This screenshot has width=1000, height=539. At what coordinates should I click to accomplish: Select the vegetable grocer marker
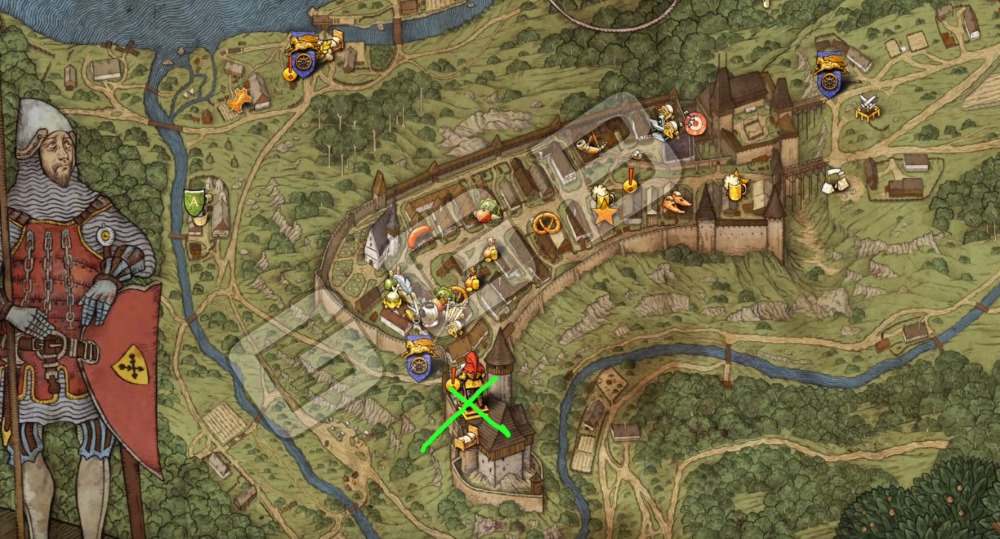point(487,212)
